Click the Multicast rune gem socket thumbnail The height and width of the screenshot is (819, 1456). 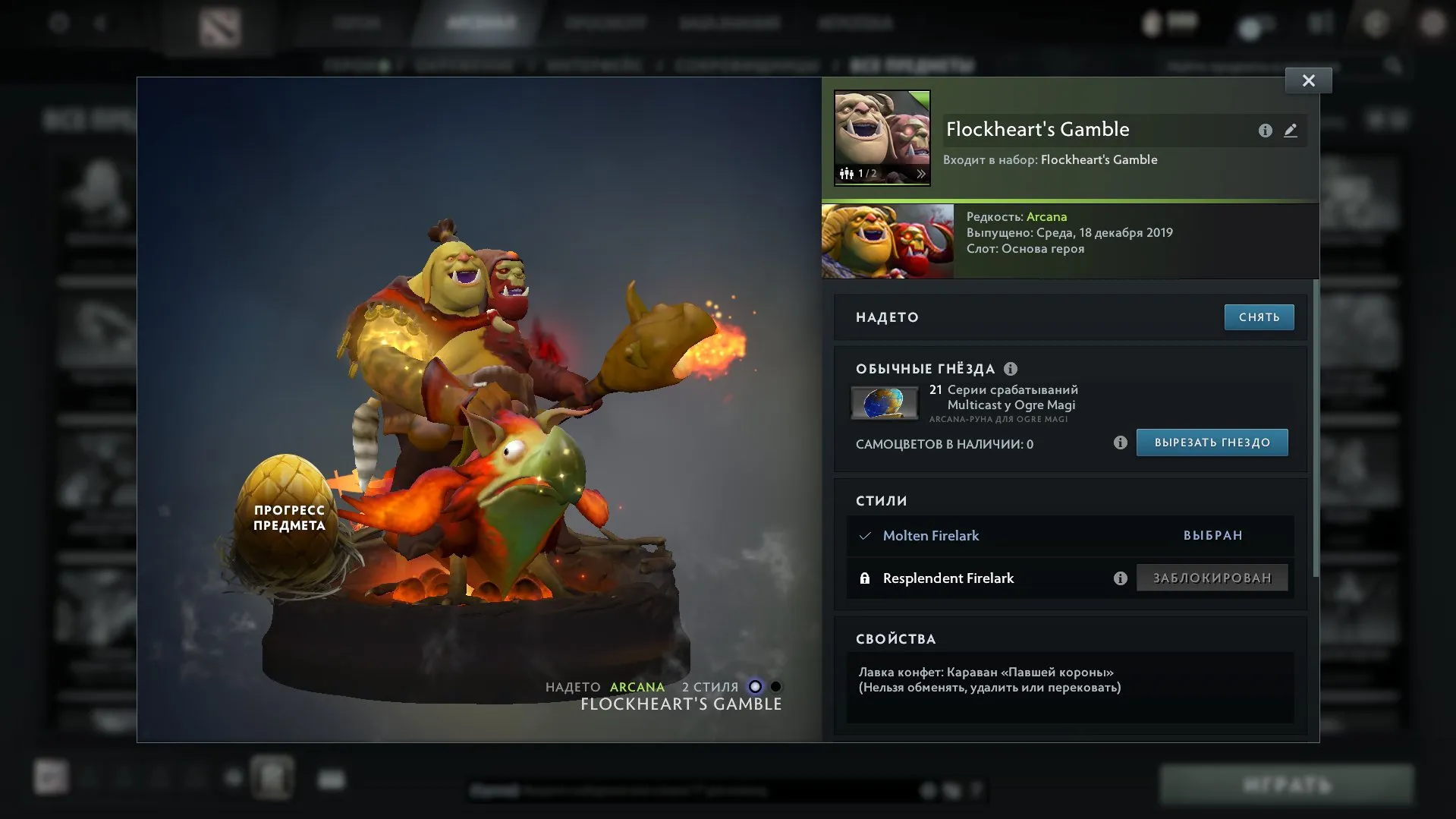coord(885,402)
